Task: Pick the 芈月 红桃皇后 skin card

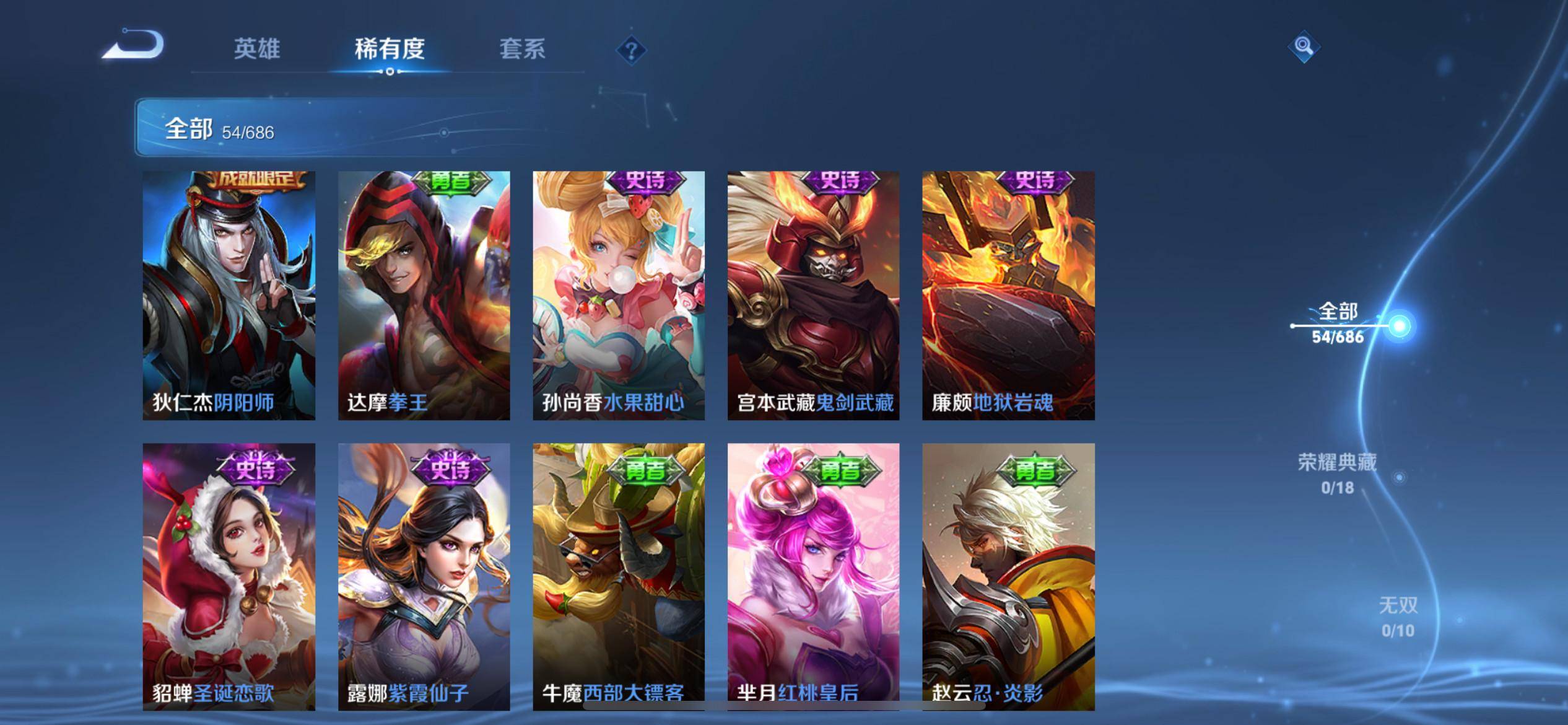Action: coord(813,576)
